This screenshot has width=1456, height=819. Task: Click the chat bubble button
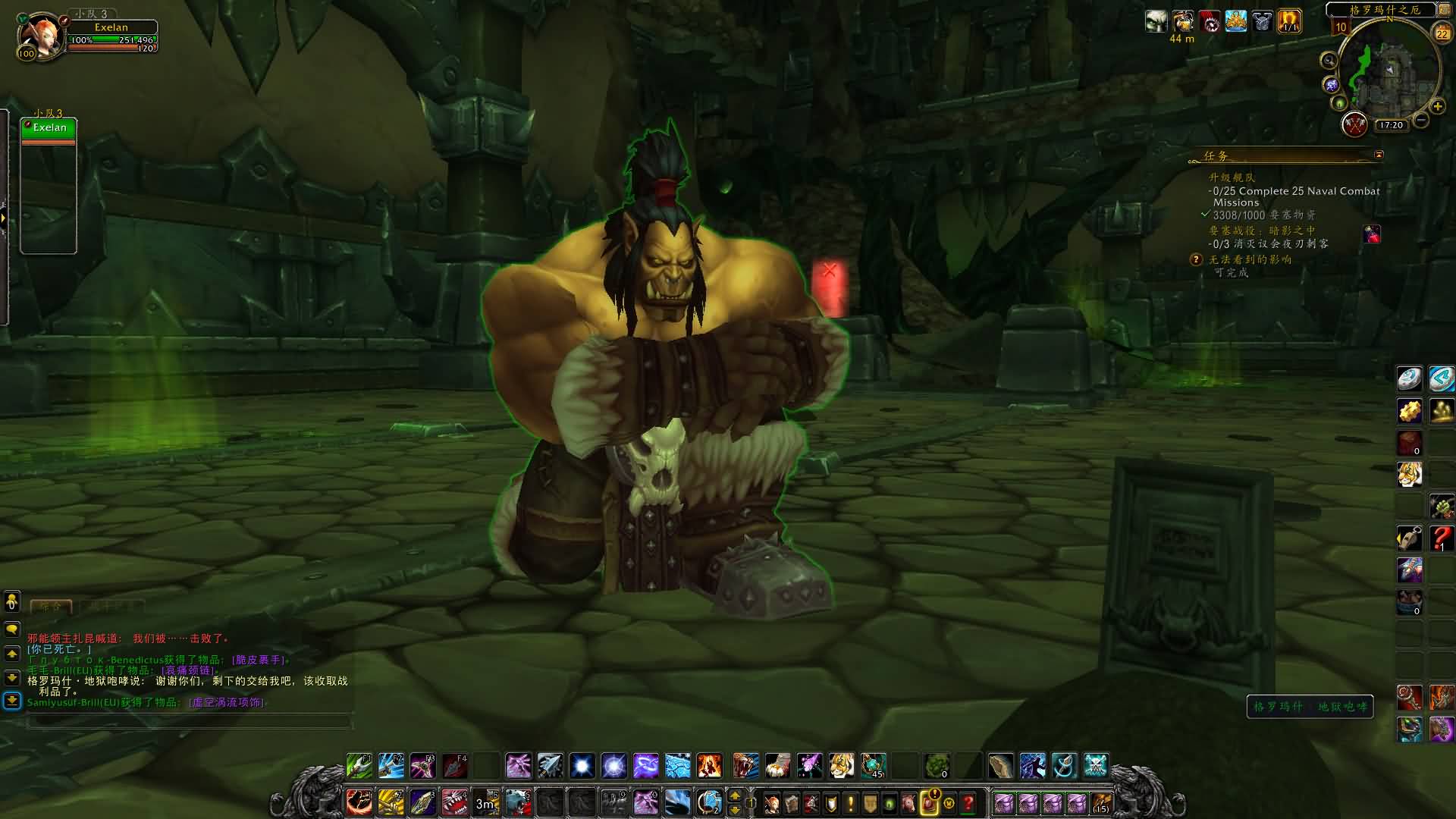coord(12,629)
